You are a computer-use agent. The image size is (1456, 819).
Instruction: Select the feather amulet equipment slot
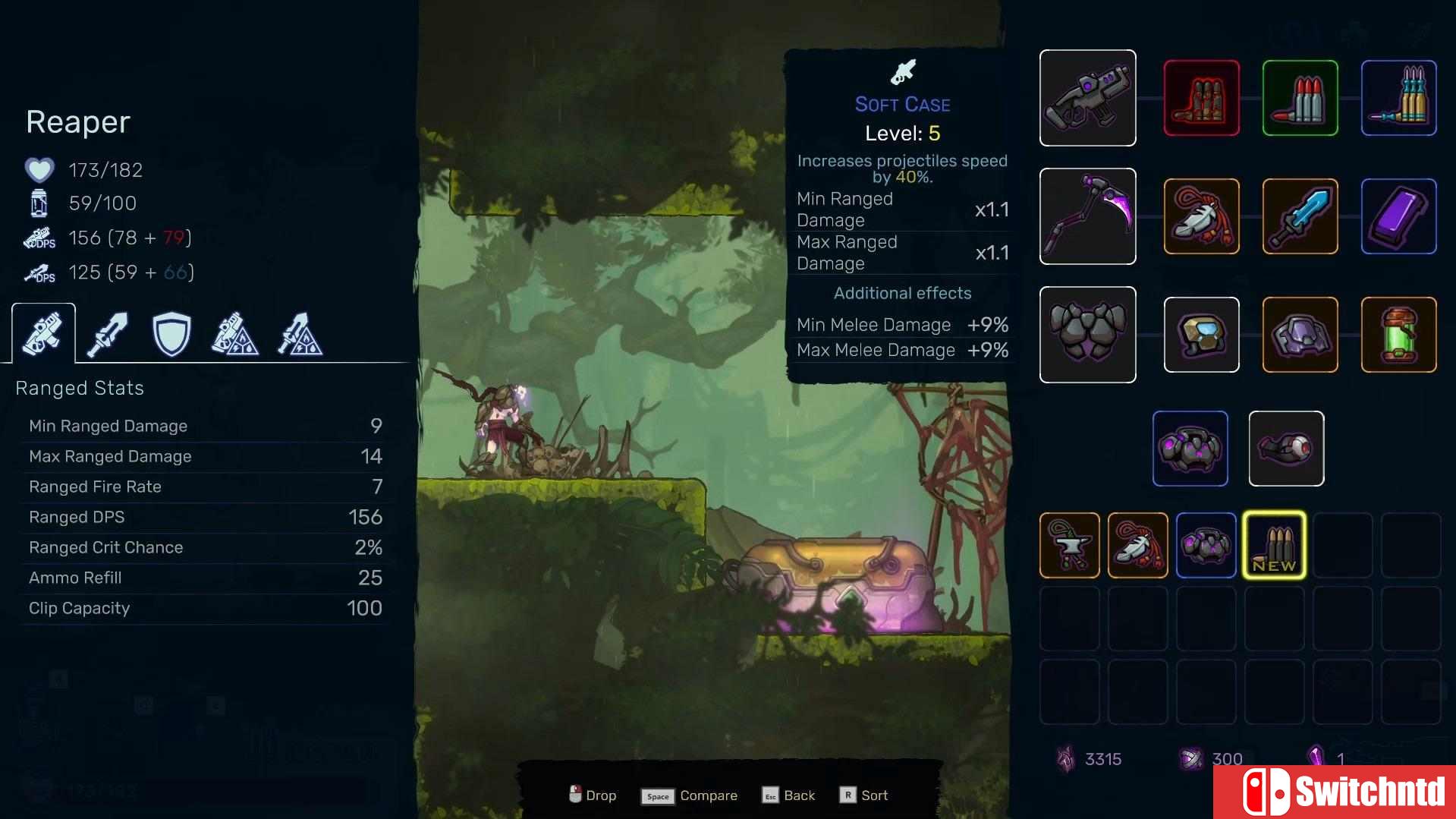pos(1201,216)
